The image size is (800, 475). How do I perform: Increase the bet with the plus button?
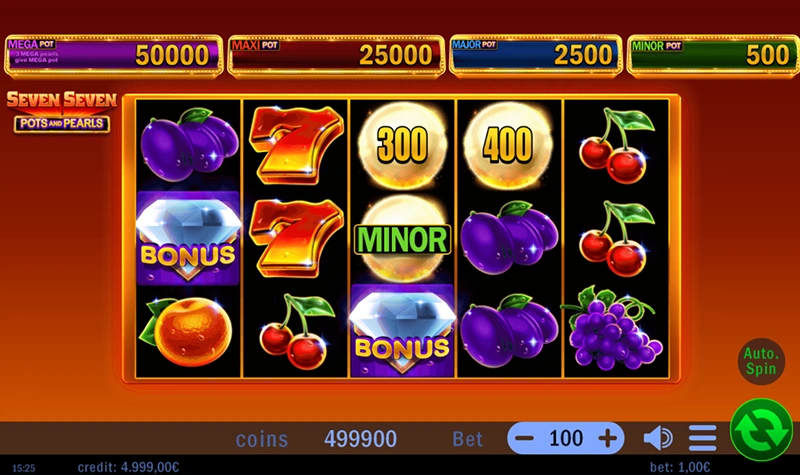pyautogui.click(x=607, y=438)
